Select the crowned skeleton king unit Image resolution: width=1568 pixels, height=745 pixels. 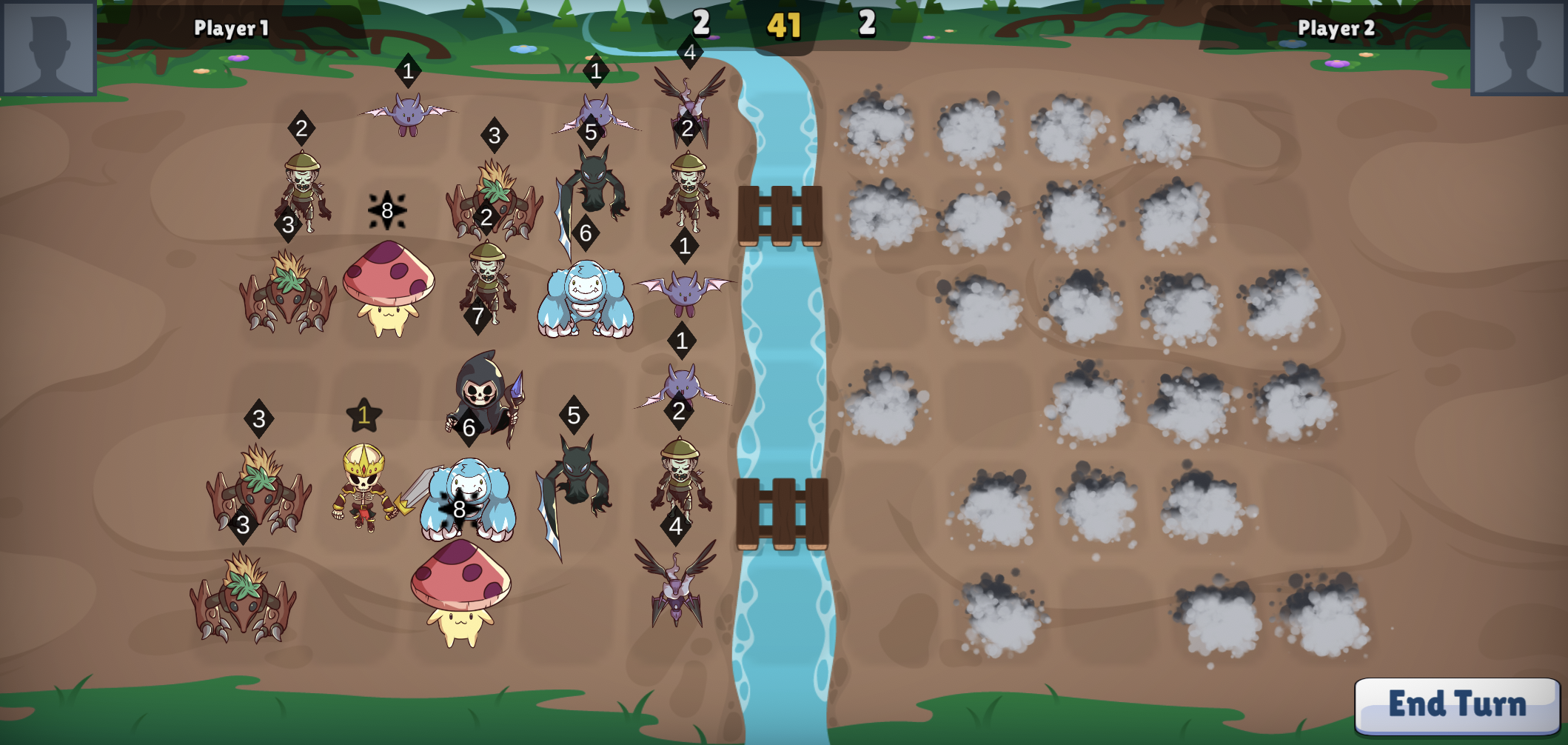click(363, 485)
